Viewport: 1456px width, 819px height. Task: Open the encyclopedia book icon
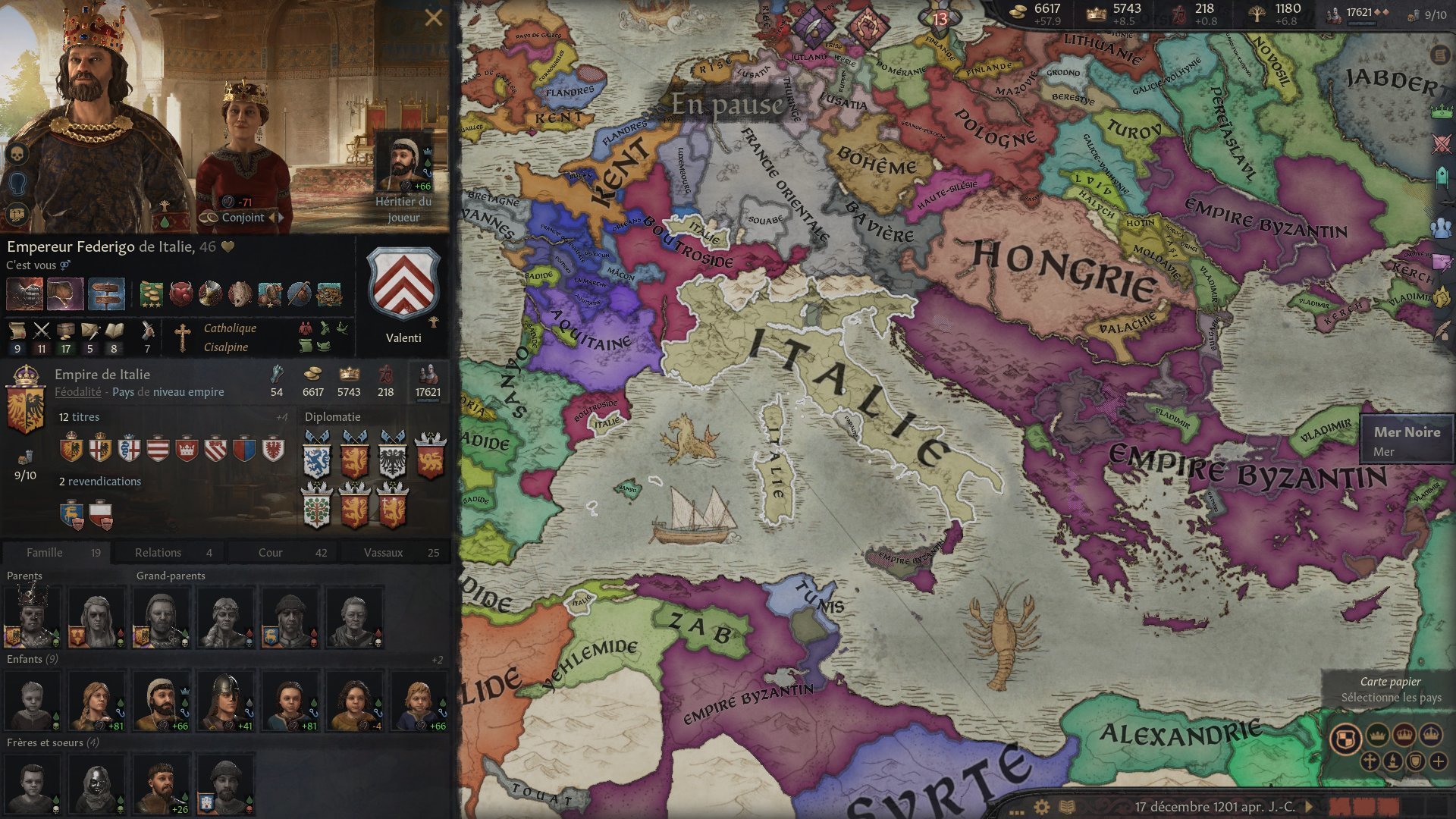coord(1067,807)
